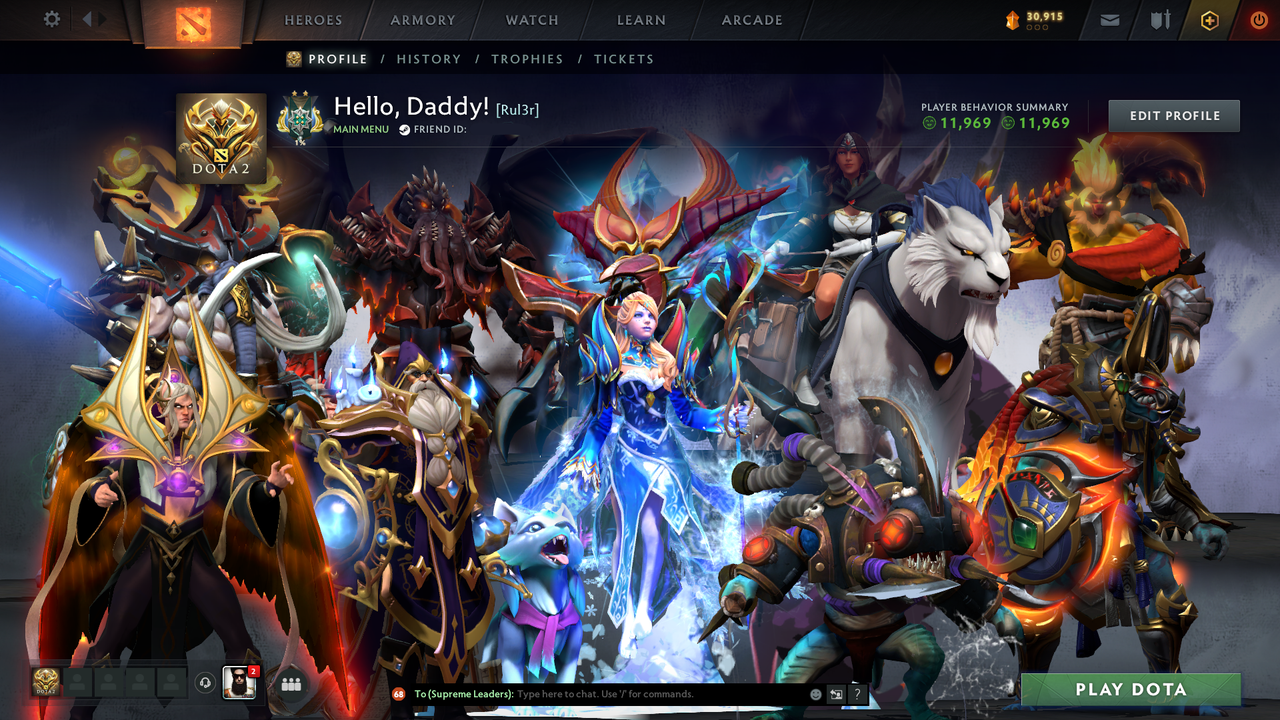
Task: Click the back navigation arrow beside the gear
Action: pyautogui.click(x=89, y=17)
